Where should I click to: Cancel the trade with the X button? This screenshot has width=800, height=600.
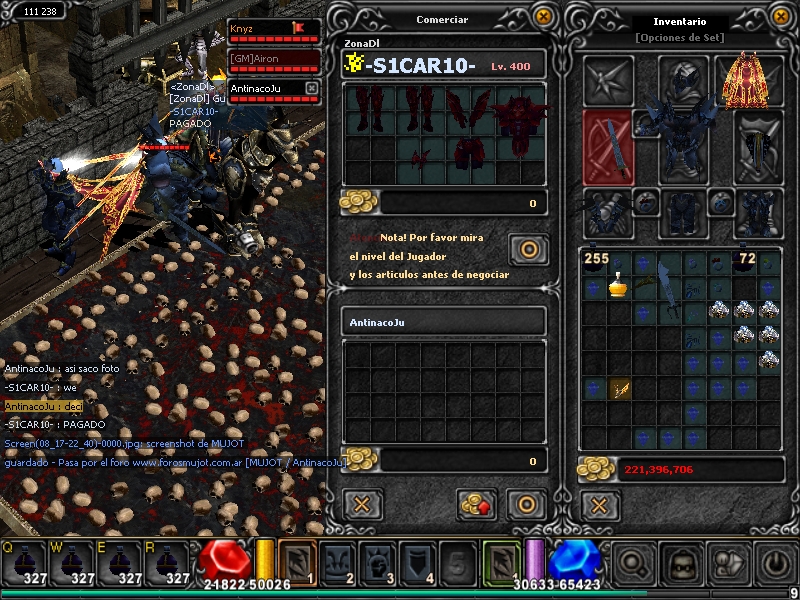click(362, 503)
